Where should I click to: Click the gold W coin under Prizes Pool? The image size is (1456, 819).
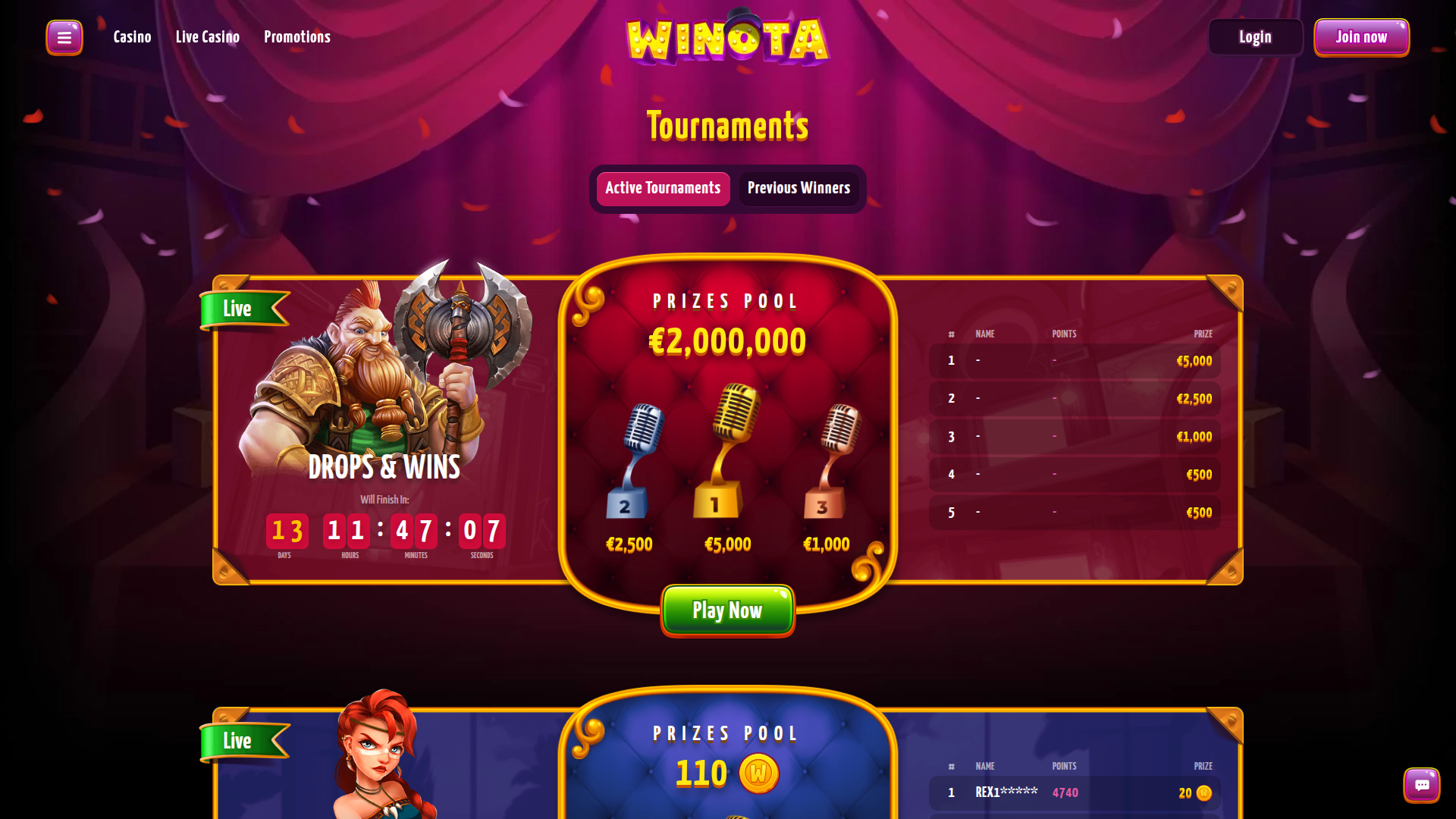click(758, 773)
